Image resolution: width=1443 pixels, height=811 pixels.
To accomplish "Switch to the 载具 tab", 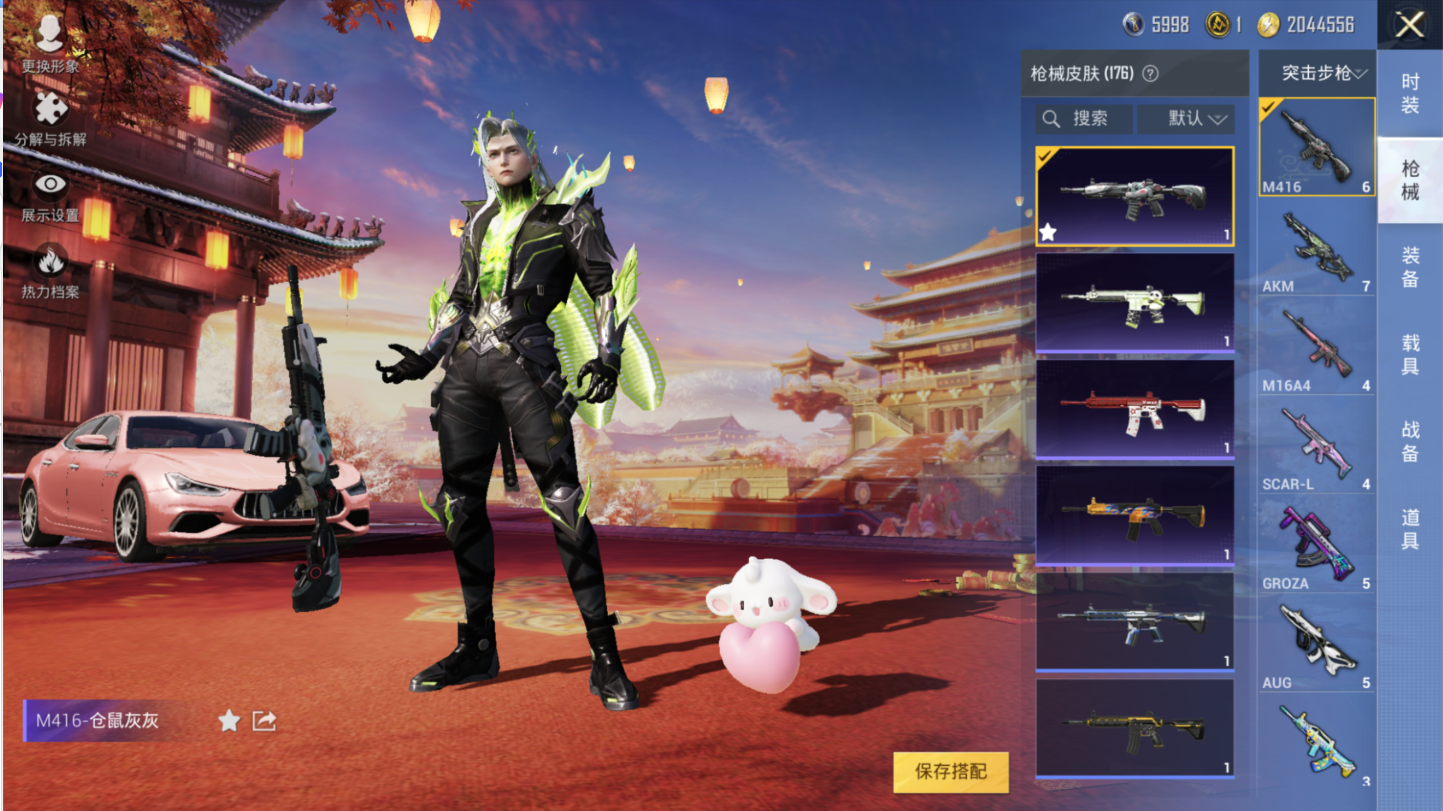I will (x=1409, y=354).
